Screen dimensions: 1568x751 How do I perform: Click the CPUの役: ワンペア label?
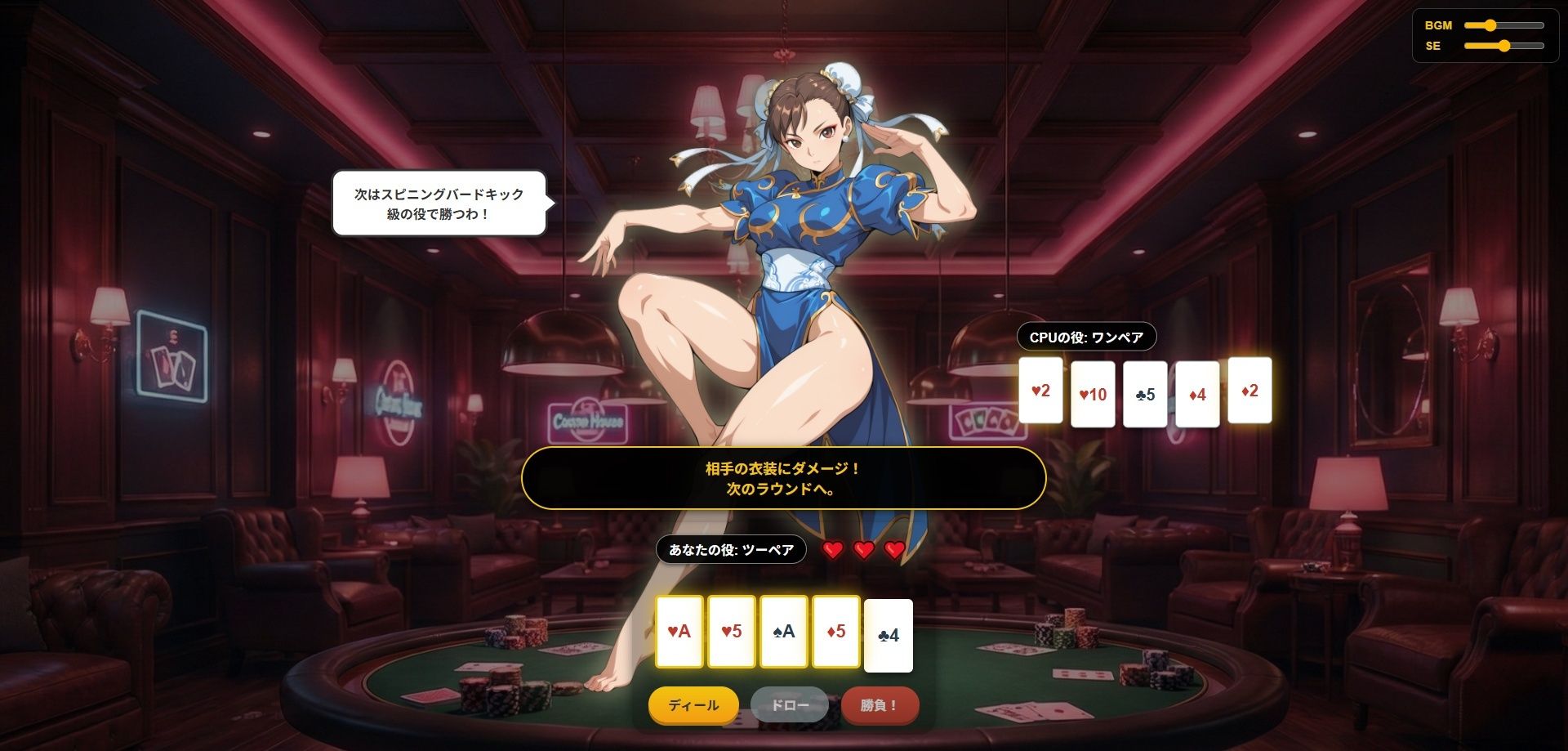pos(1085,335)
